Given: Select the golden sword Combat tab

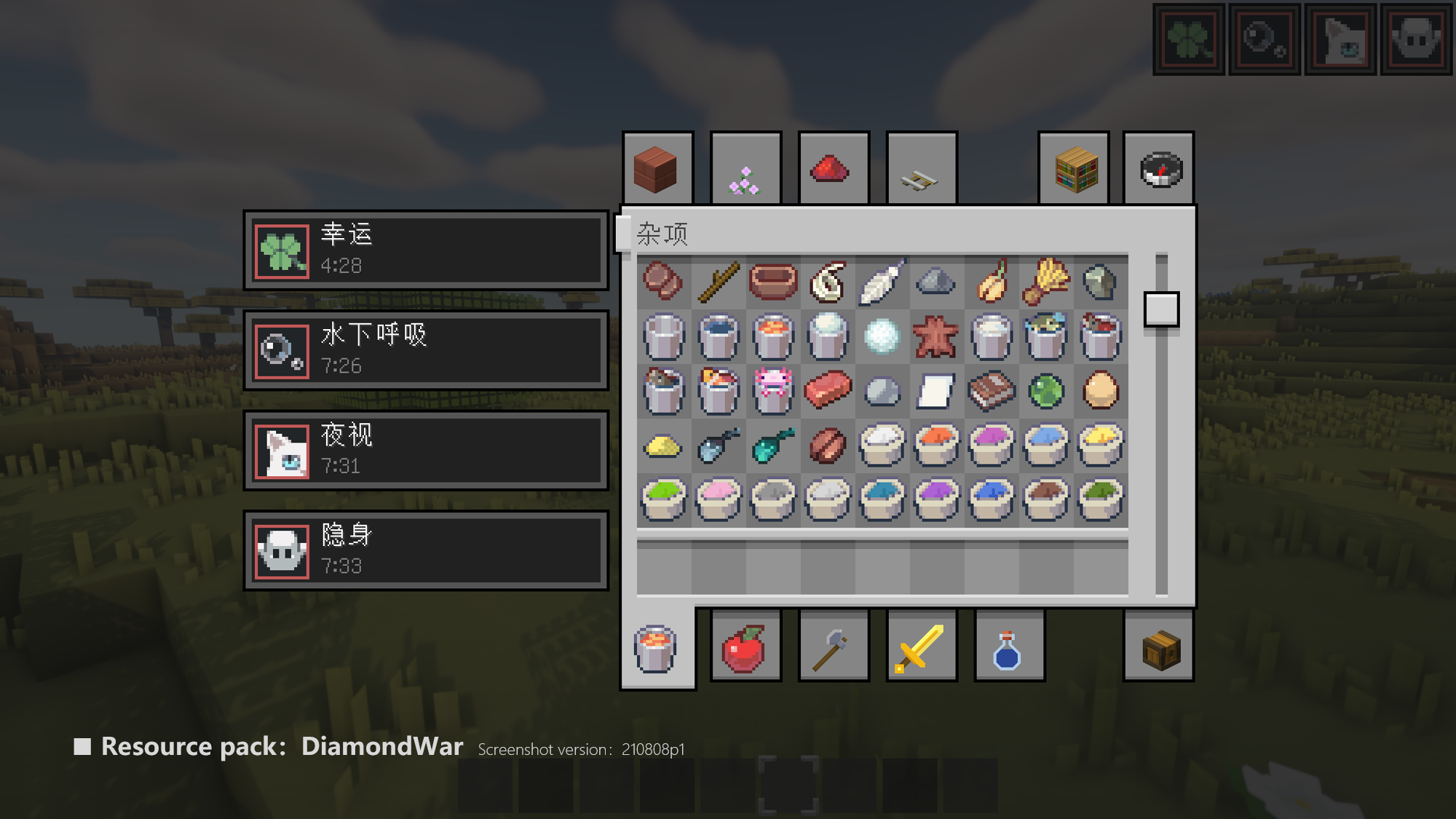Looking at the screenshot, I should pyautogui.click(x=921, y=646).
